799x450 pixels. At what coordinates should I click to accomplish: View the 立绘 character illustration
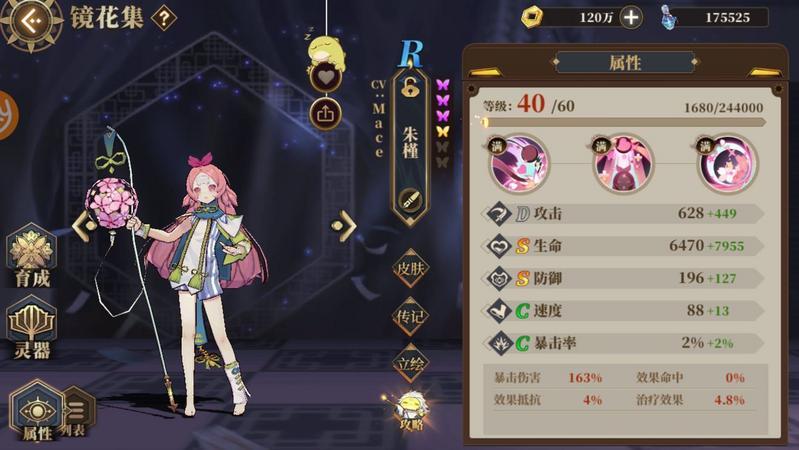tap(411, 363)
